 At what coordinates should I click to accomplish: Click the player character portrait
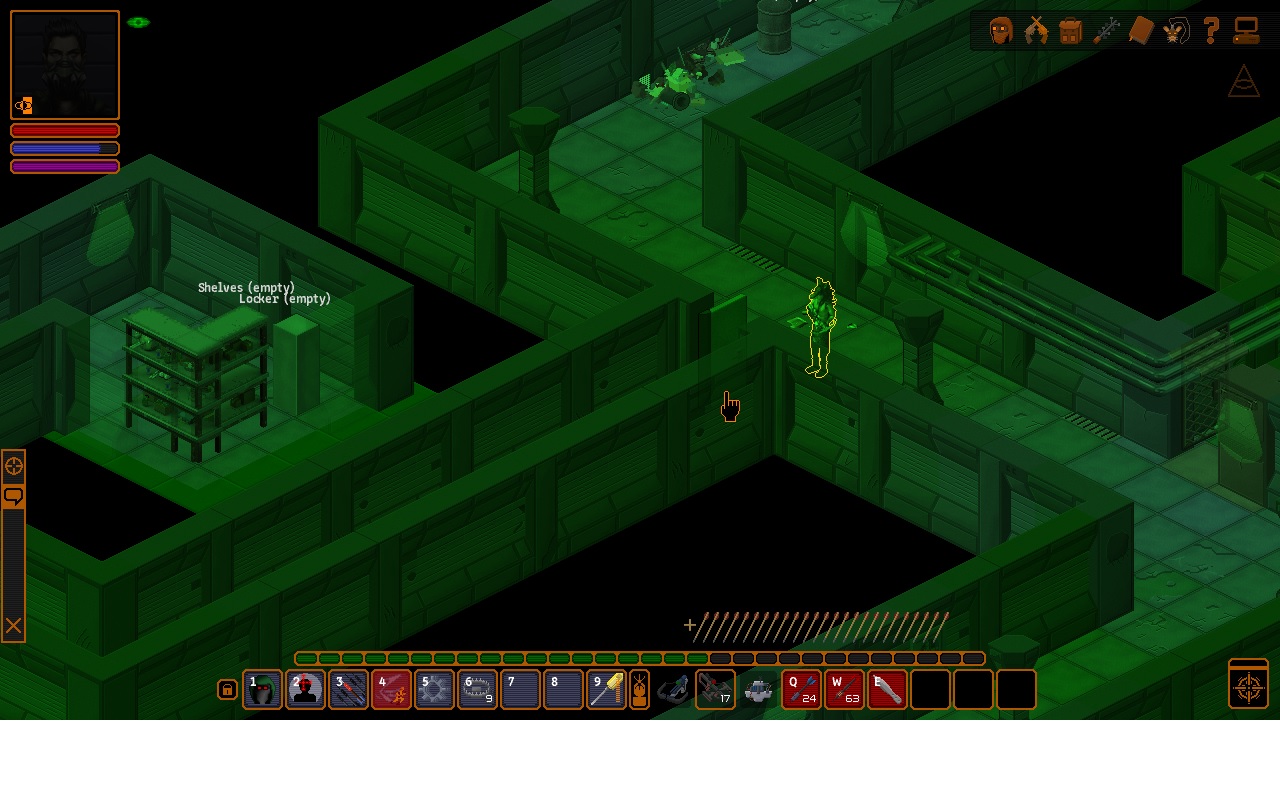(65, 65)
